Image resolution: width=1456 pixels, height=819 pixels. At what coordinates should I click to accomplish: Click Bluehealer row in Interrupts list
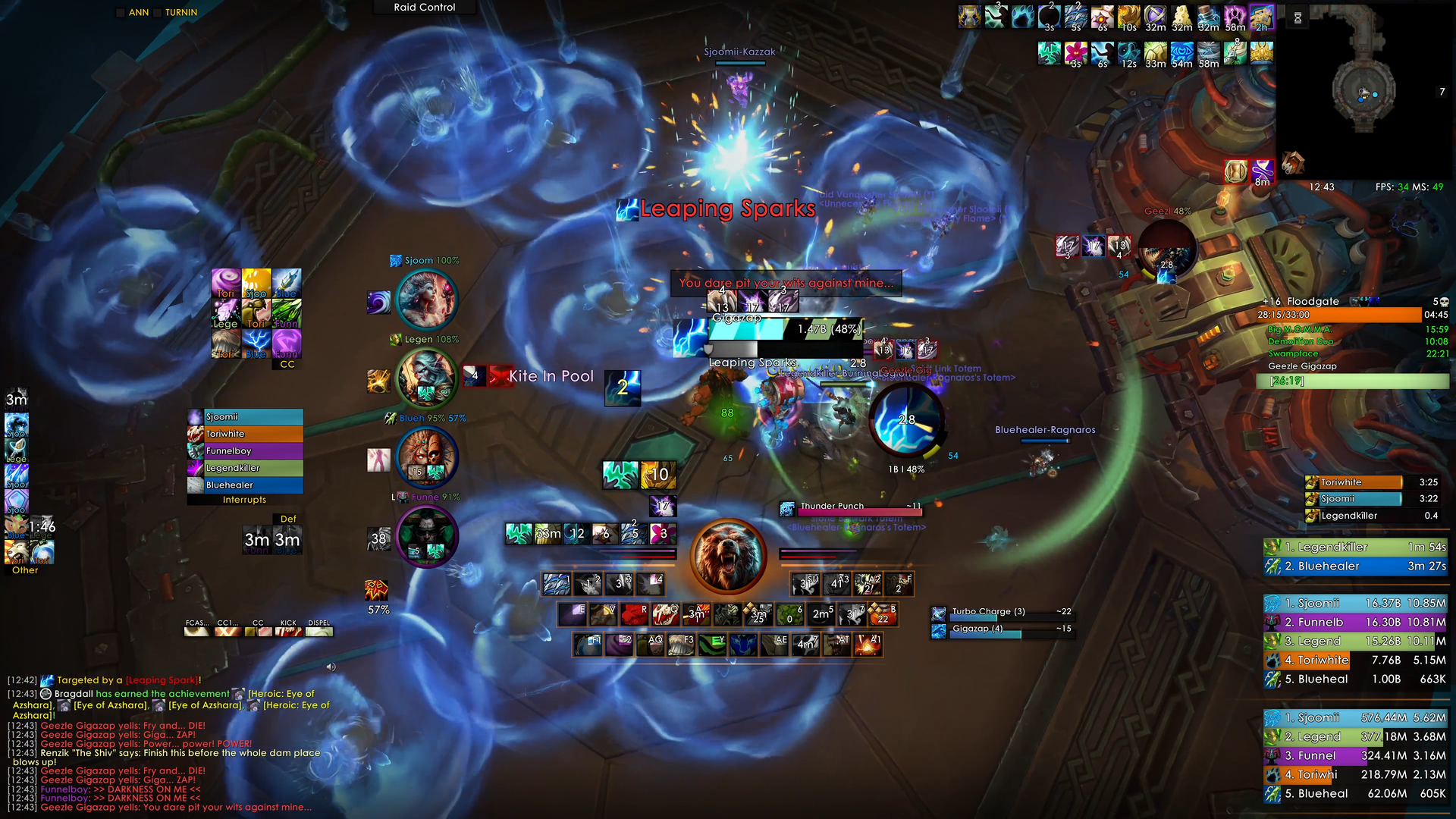point(245,485)
